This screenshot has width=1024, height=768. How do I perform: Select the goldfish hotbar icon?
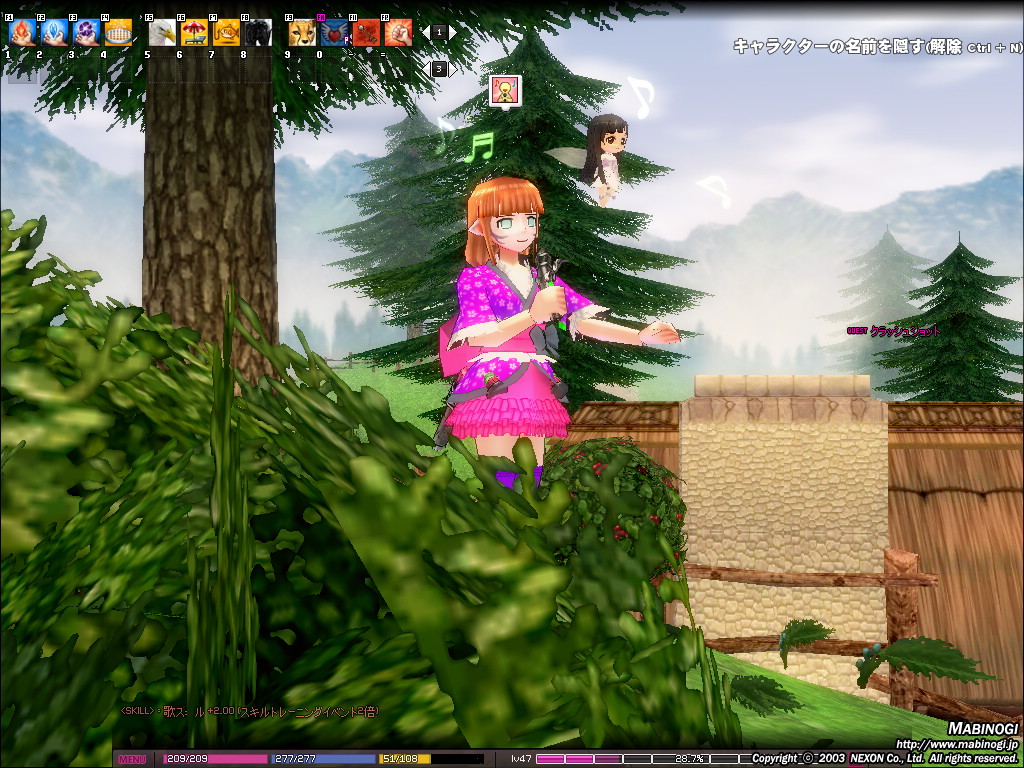click(x=226, y=33)
